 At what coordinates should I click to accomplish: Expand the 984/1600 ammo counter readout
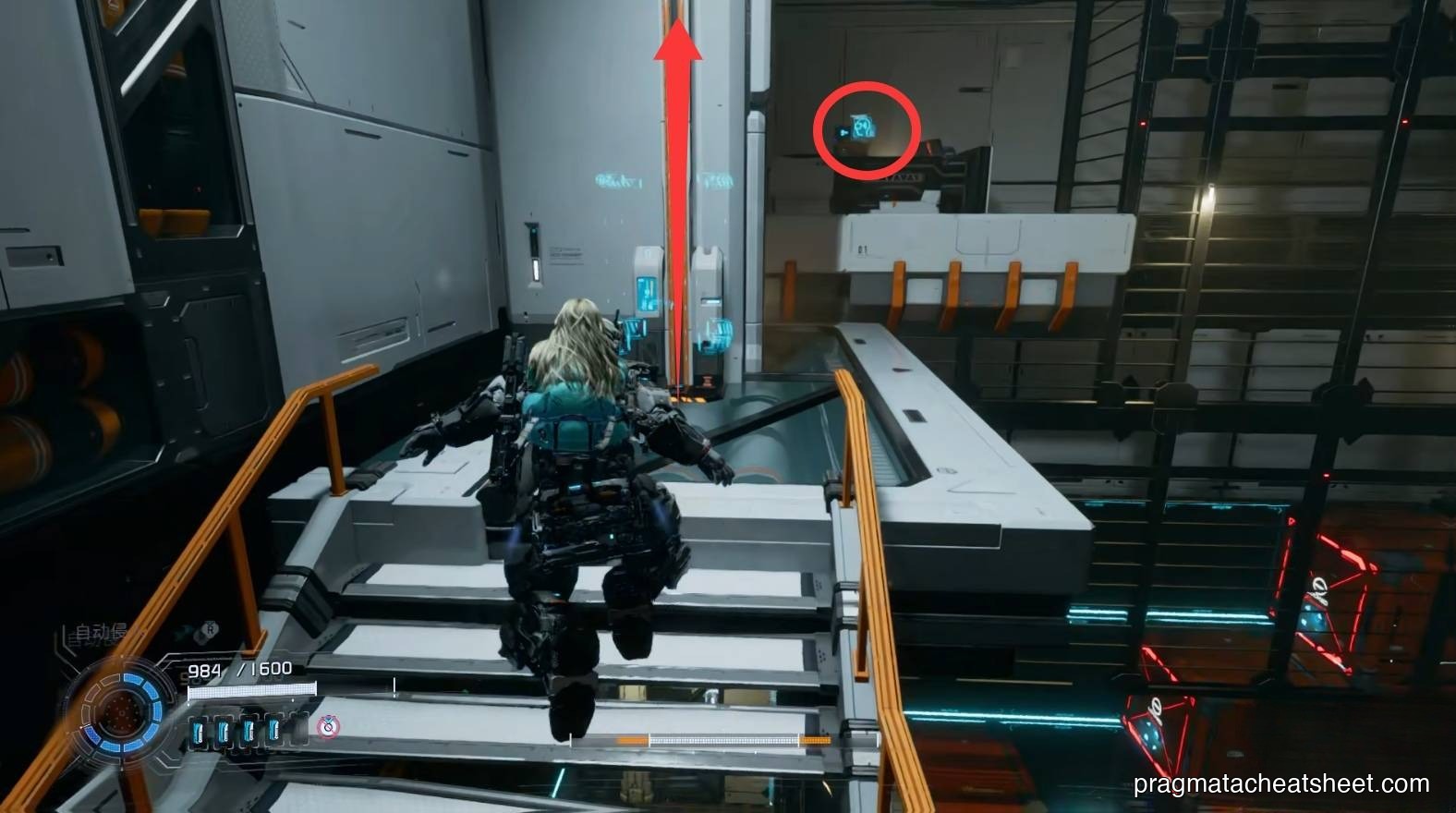click(241, 669)
